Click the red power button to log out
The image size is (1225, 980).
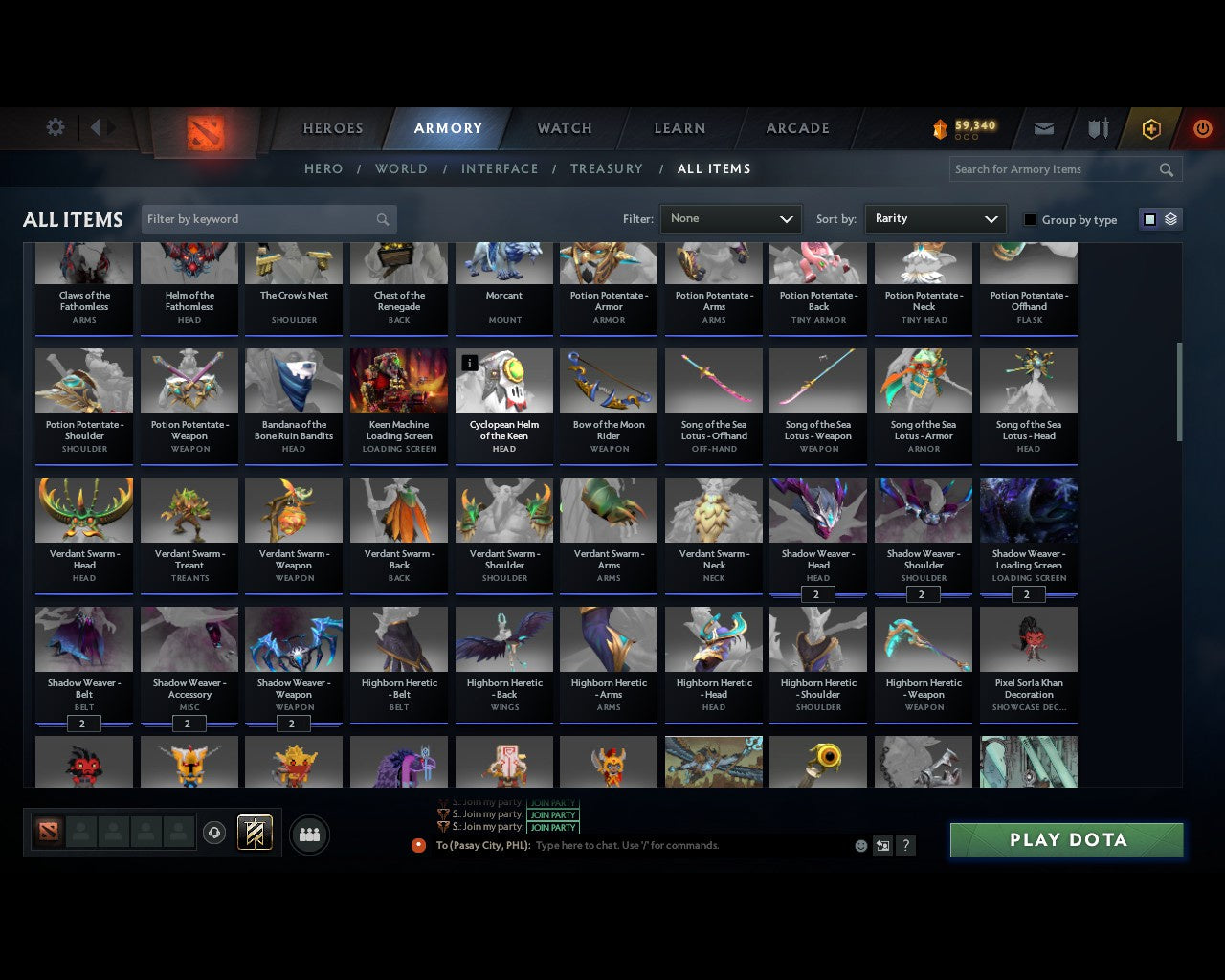[x=1202, y=127]
